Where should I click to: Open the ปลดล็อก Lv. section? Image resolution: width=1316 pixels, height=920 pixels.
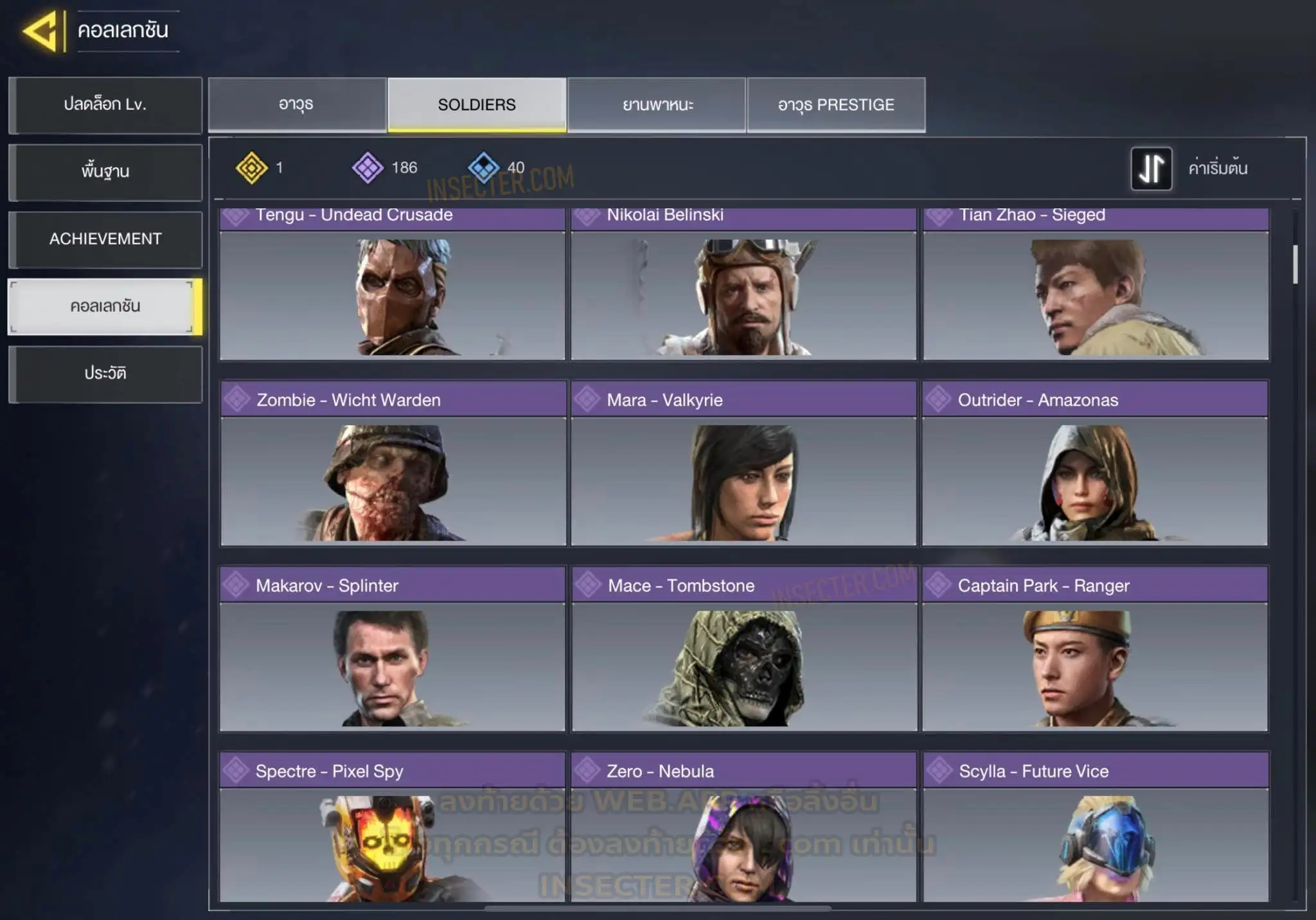tap(105, 105)
